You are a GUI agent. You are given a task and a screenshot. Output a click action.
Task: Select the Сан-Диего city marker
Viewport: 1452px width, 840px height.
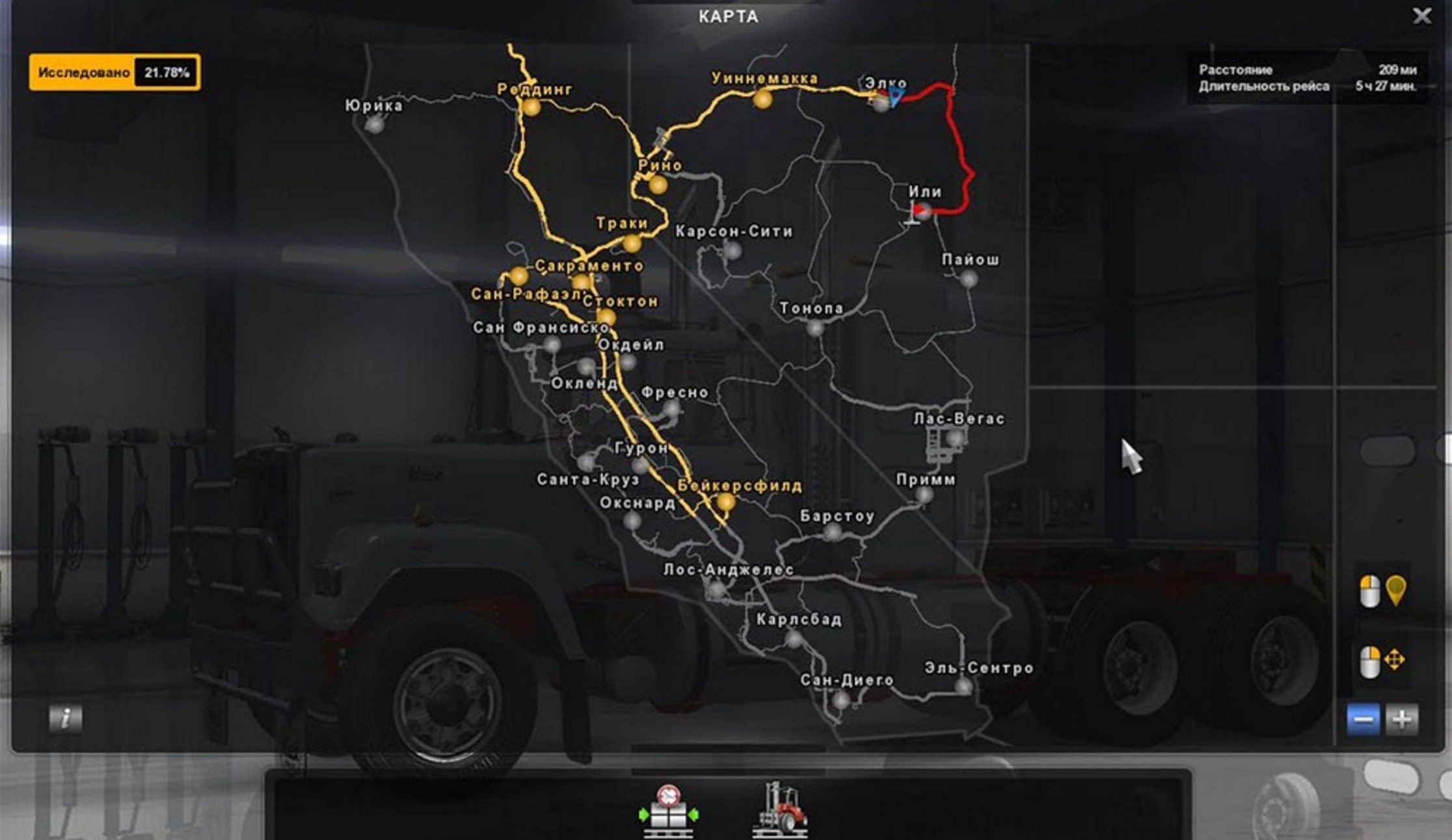840,700
